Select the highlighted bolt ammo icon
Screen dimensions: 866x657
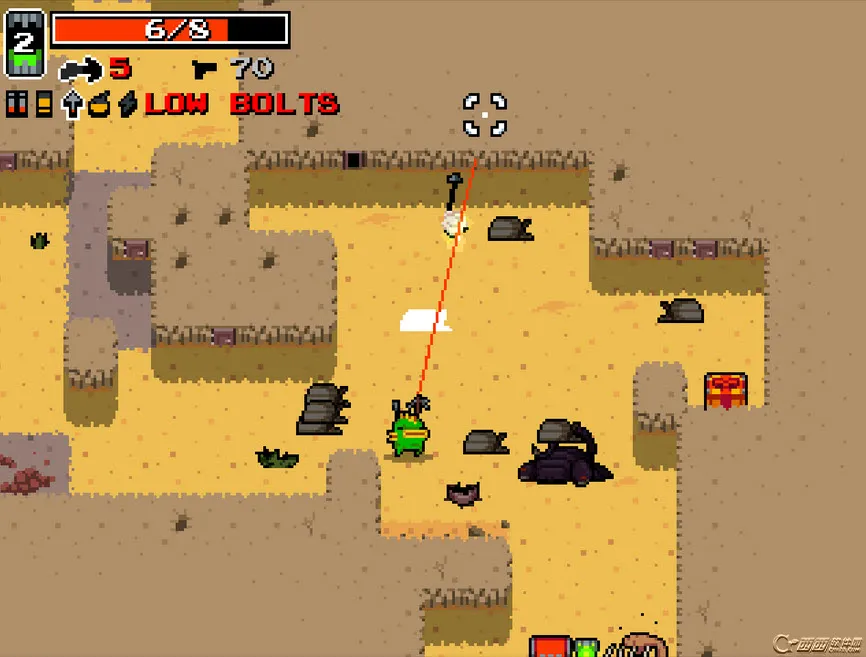tap(72, 104)
